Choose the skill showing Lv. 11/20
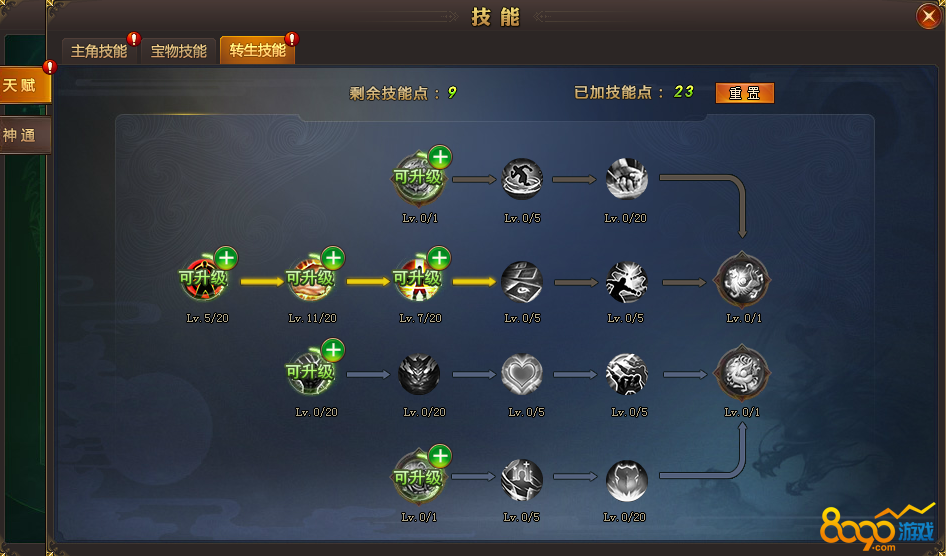946x556 pixels. pyautogui.click(x=310, y=281)
